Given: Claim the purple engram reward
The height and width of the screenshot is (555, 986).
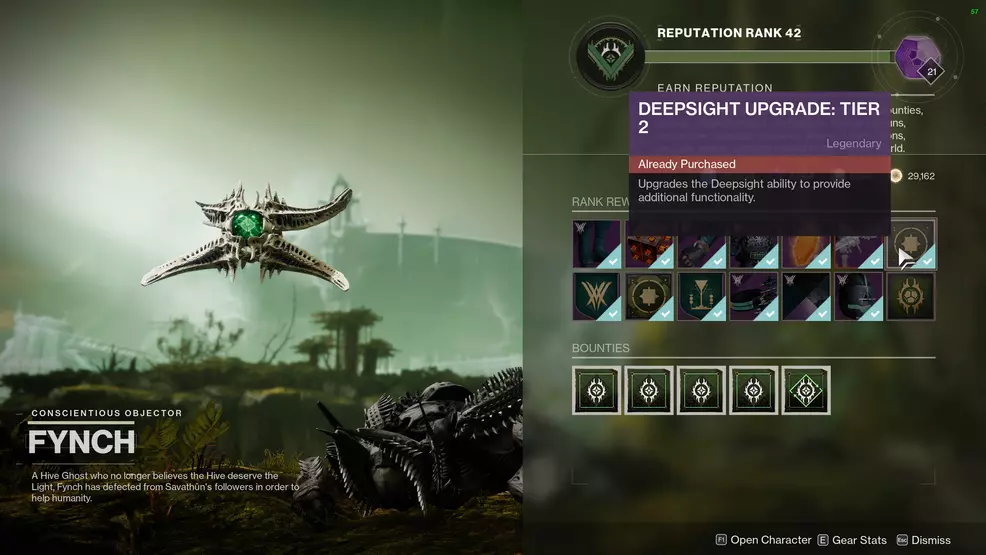Looking at the screenshot, I should tap(912, 56).
